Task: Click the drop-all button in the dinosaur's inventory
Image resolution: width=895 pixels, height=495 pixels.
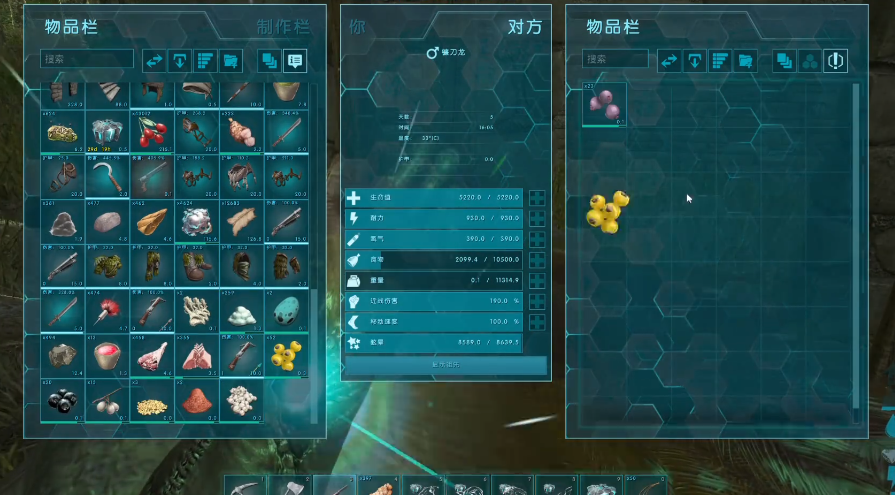Action: coord(694,61)
